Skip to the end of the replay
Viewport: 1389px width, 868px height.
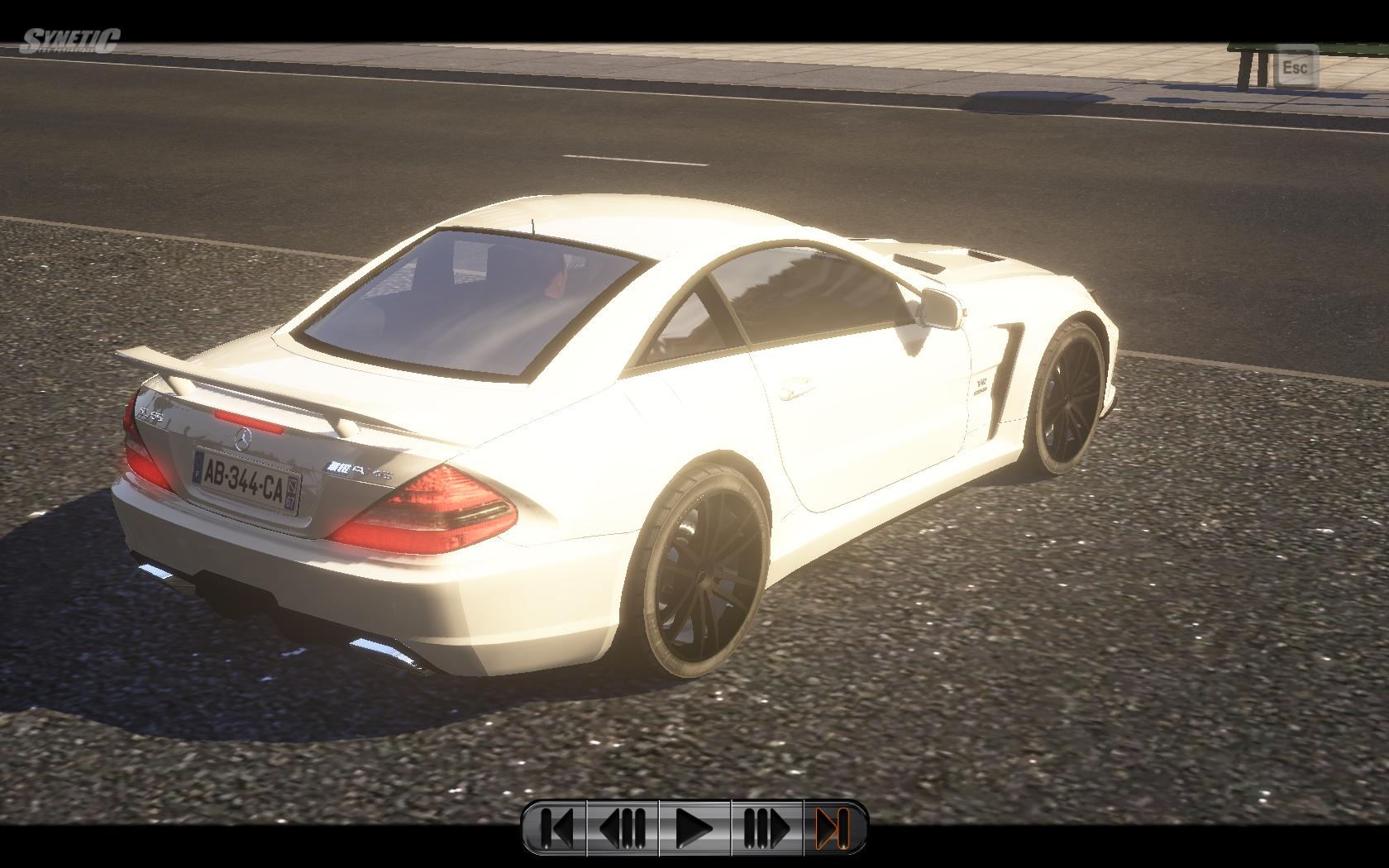833,827
